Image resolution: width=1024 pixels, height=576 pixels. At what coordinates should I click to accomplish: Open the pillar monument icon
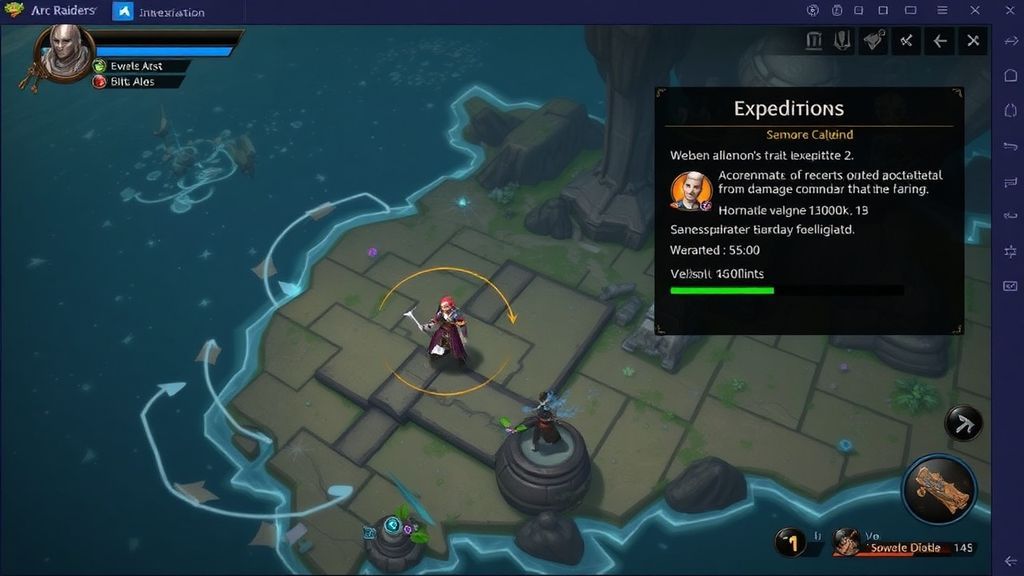814,40
